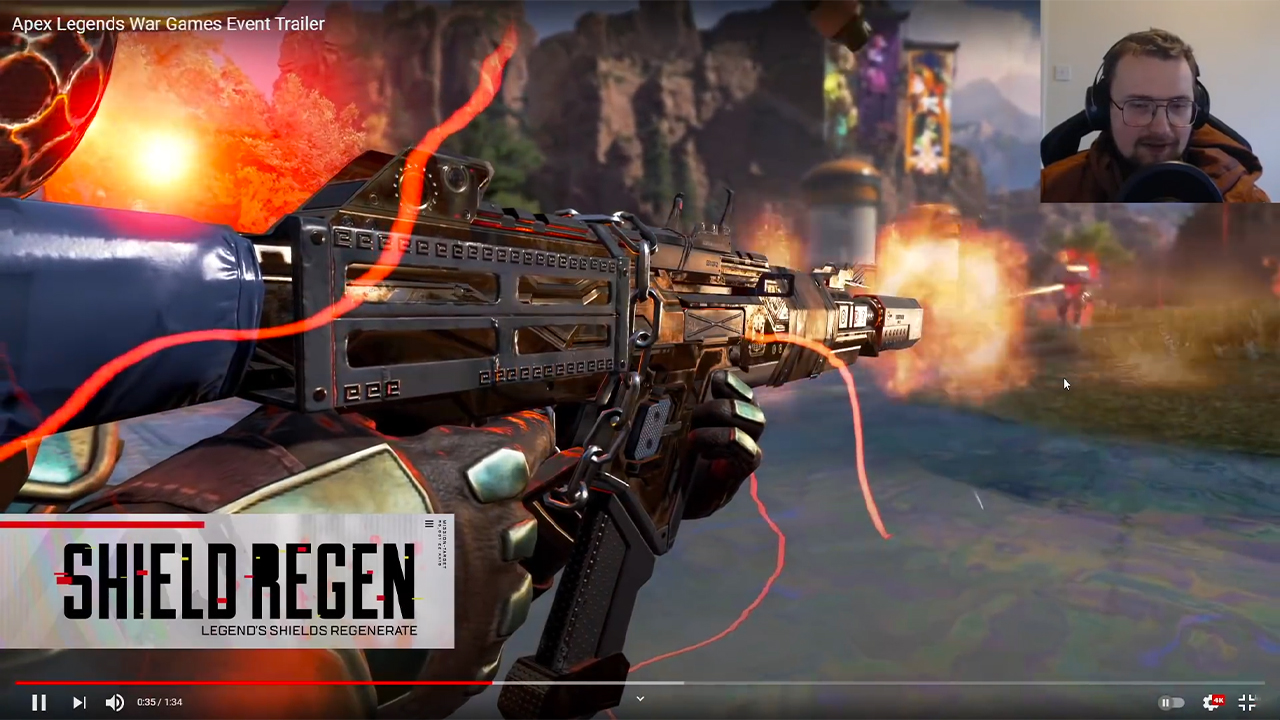Click the LEGEND'S SHIELDS REGENERATE subtitle text

(x=310, y=632)
